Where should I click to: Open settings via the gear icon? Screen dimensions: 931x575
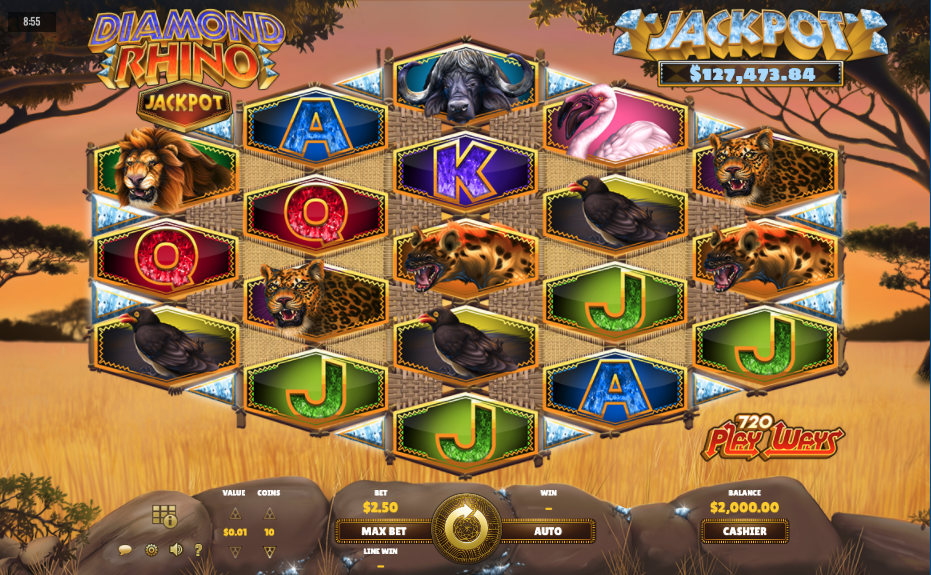pyautogui.click(x=151, y=550)
